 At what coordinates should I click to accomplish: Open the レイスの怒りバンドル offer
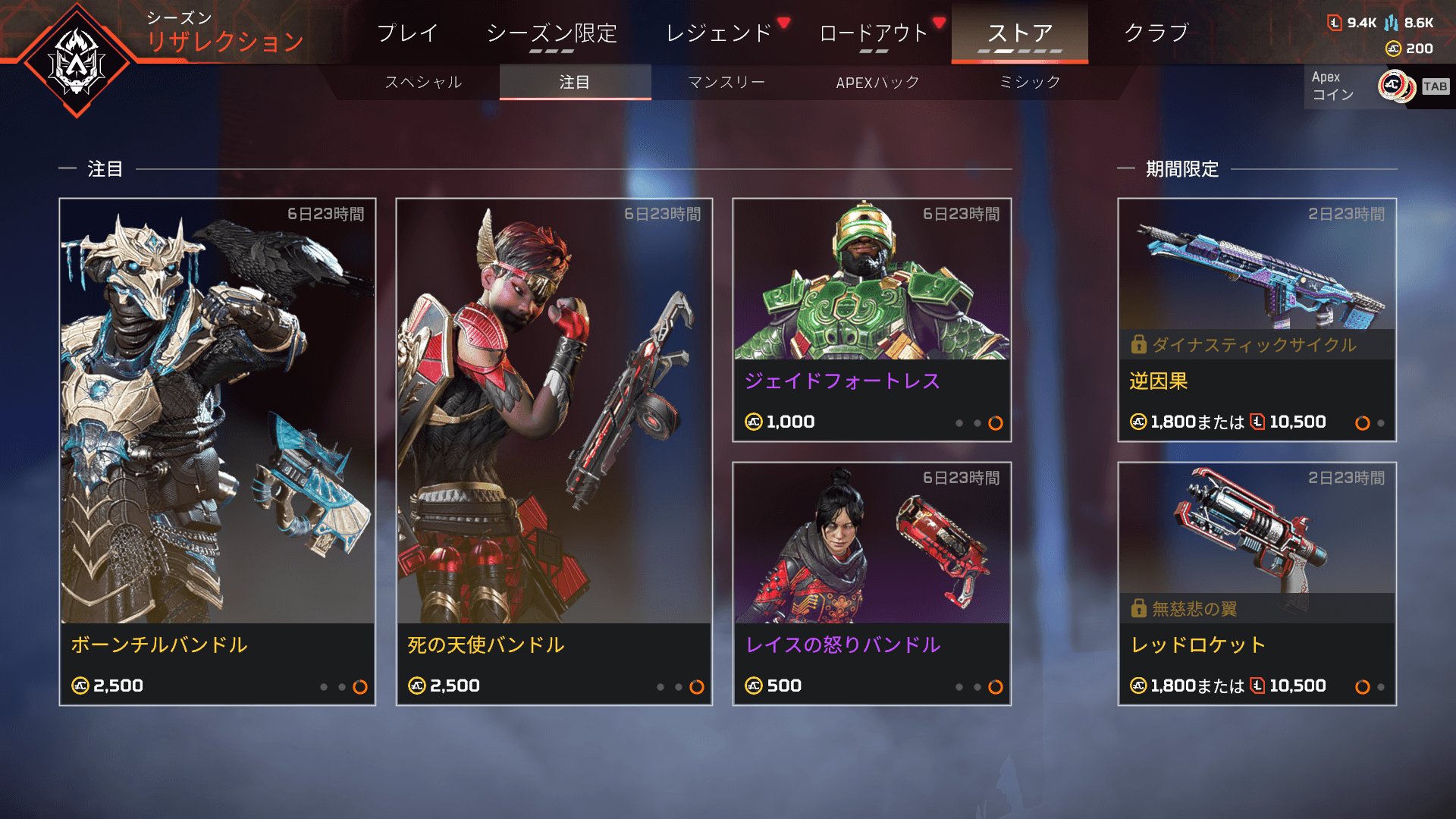pyautogui.click(x=872, y=583)
